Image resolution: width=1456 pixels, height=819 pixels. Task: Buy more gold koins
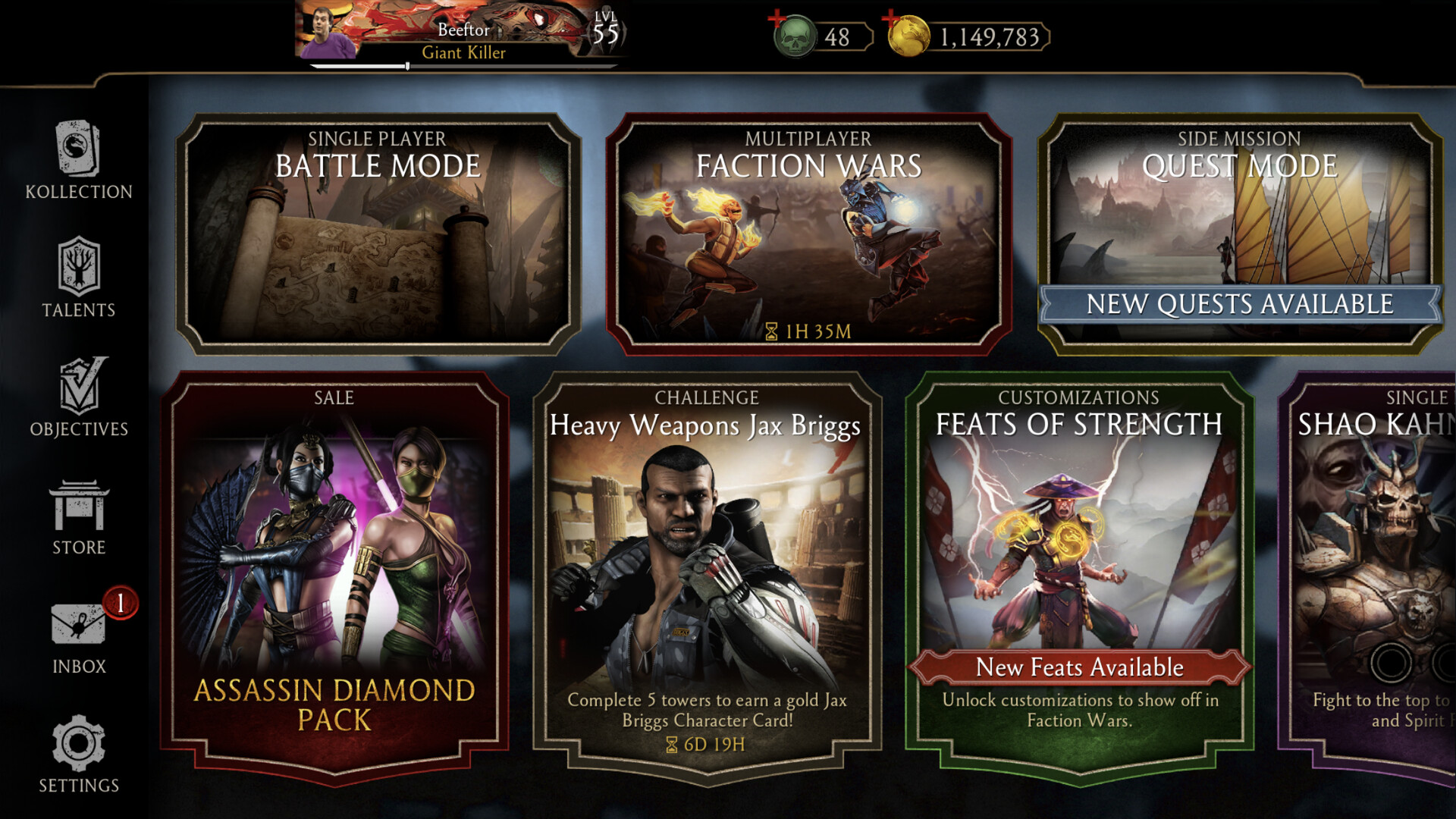click(x=908, y=36)
